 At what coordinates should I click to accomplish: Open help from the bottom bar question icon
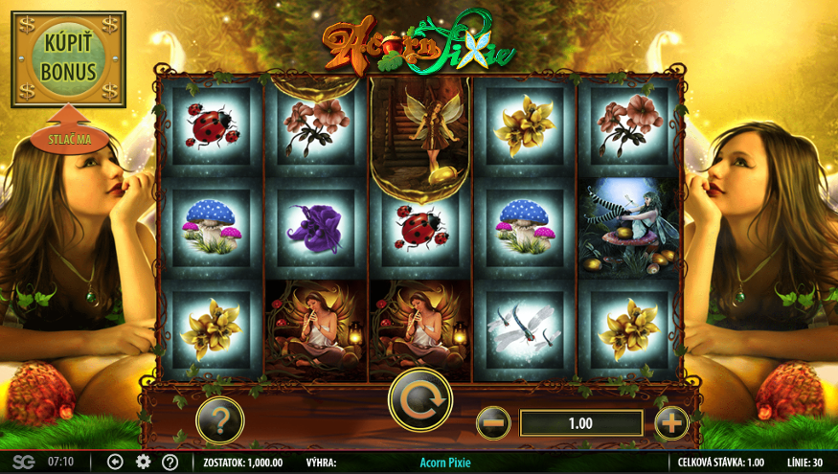pos(170,462)
